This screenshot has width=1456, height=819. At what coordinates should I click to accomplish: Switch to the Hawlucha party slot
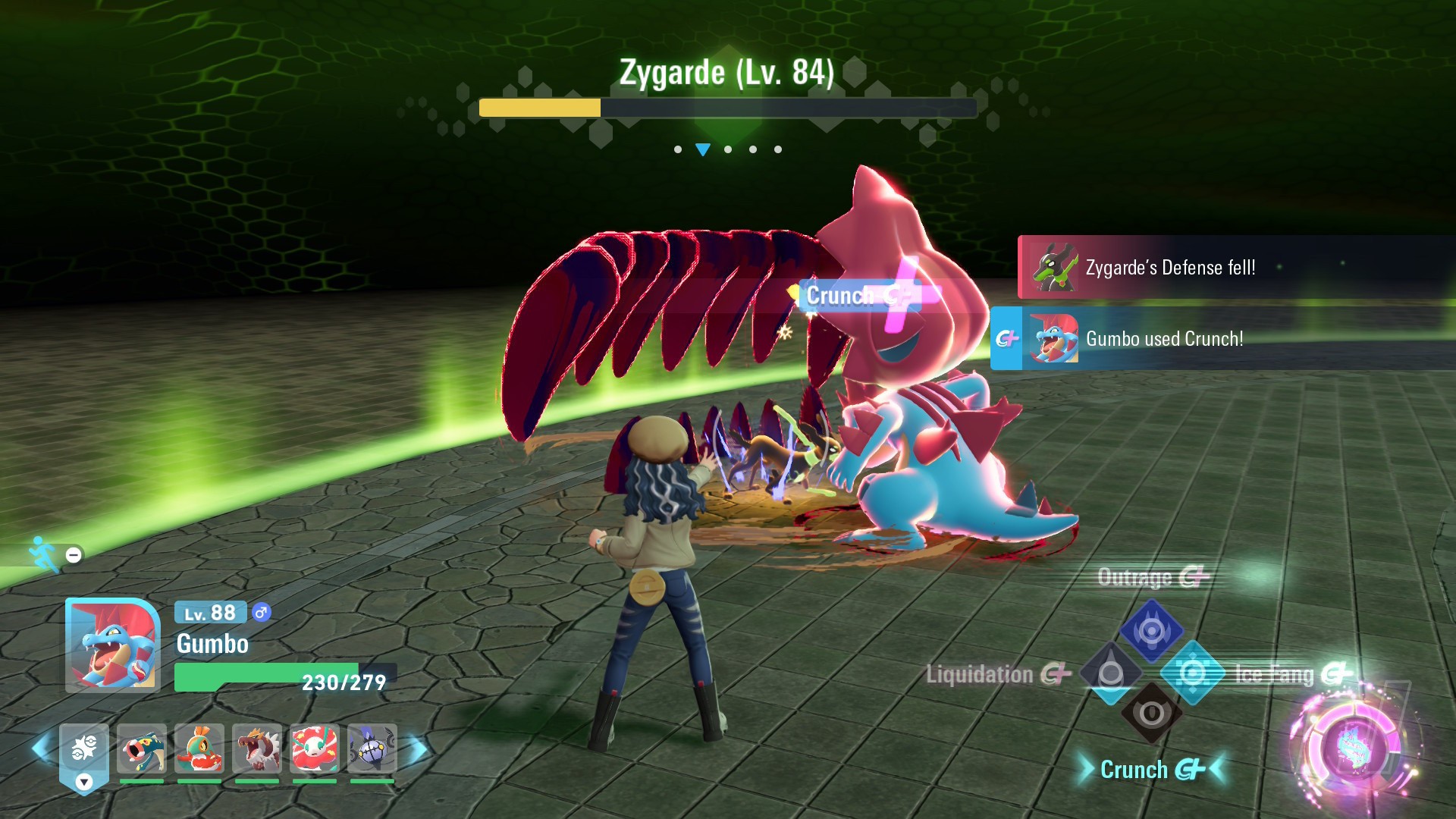click(199, 748)
